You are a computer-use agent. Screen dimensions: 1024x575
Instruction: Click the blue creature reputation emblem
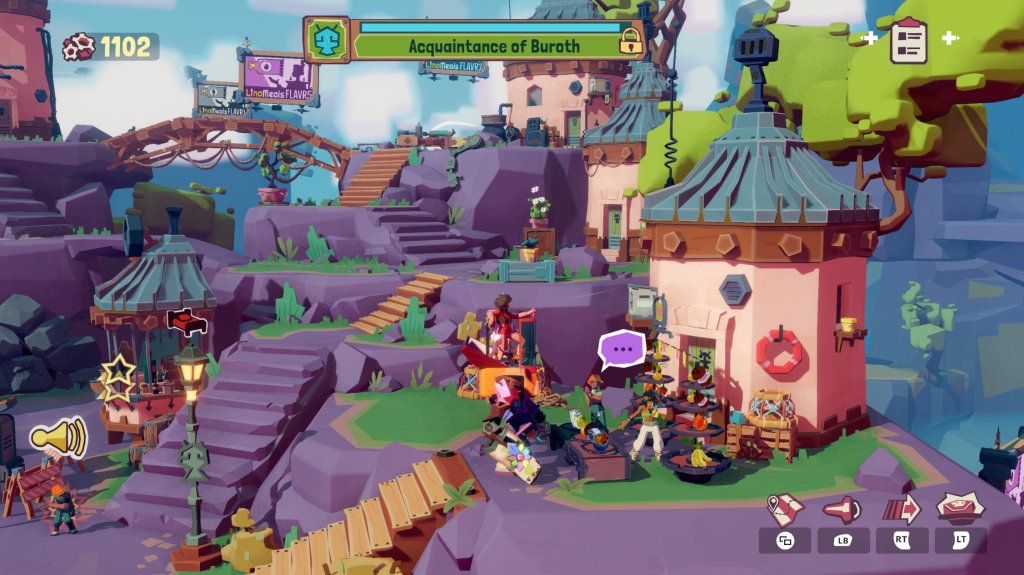pyautogui.click(x=327, y=40)
